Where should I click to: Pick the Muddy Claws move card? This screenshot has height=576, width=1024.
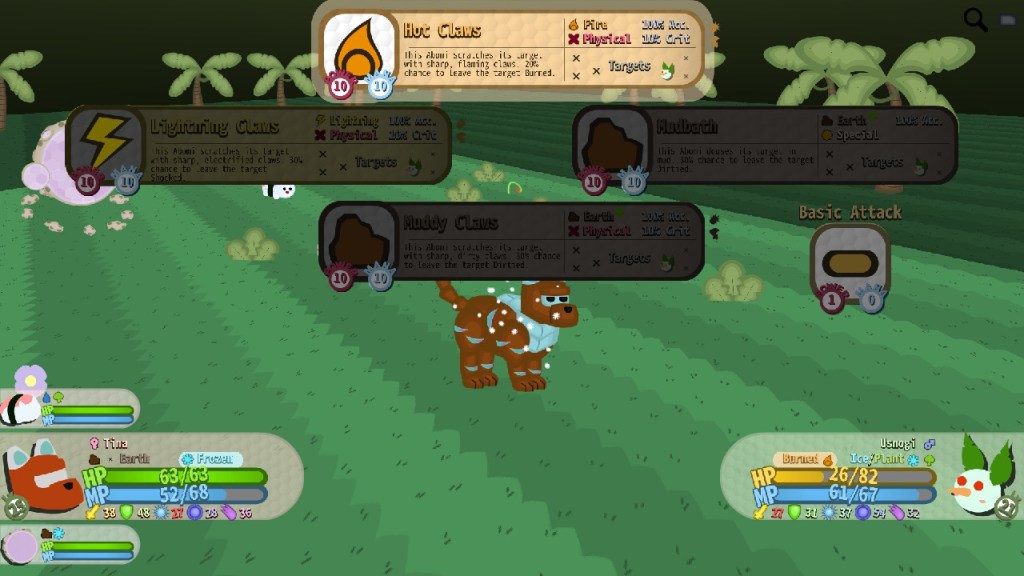point(511,241)
